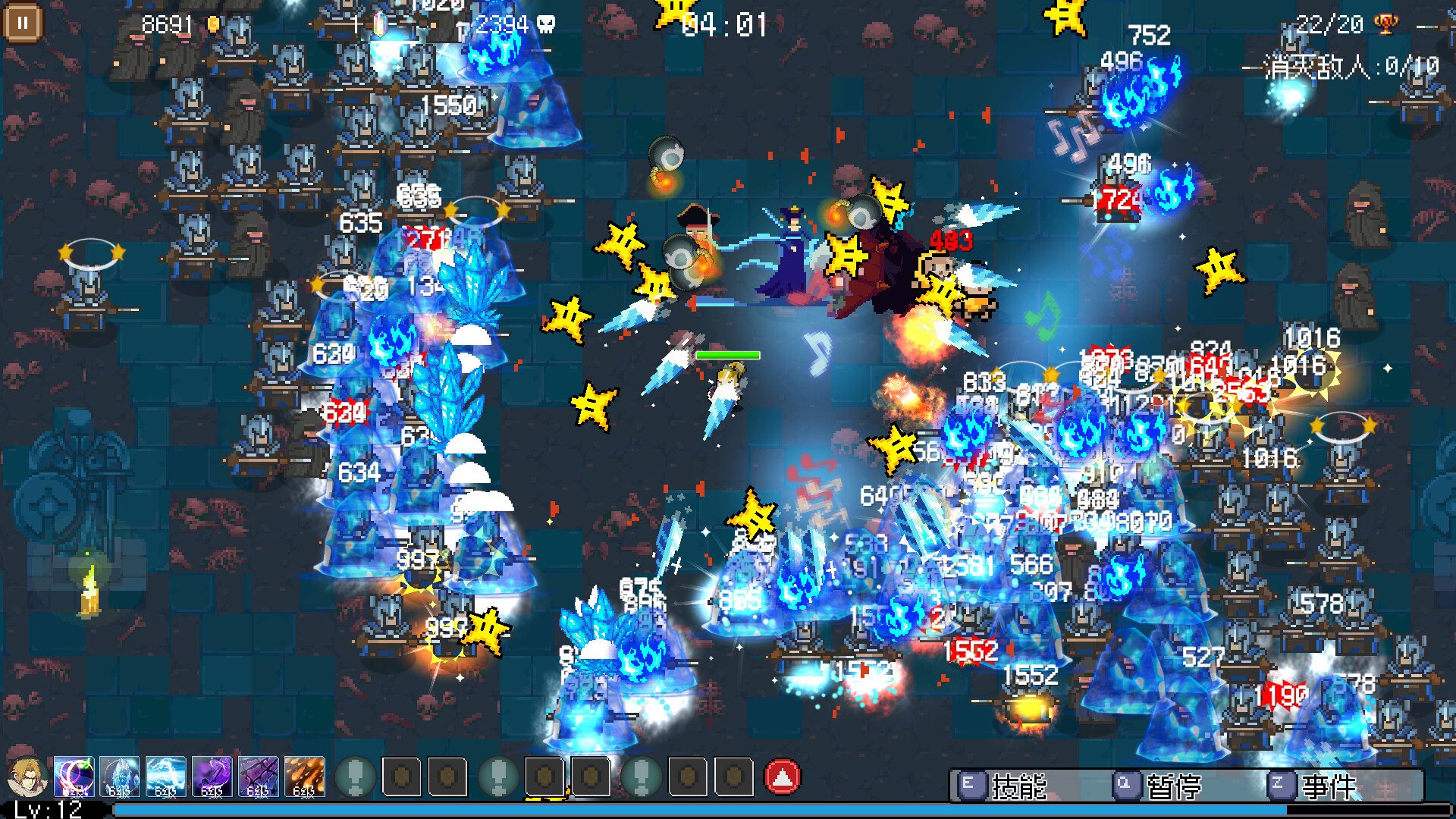Click the gold coin icon showing 8691
The width and height of the screenshot is (1456, 819).
coord(213,24)
